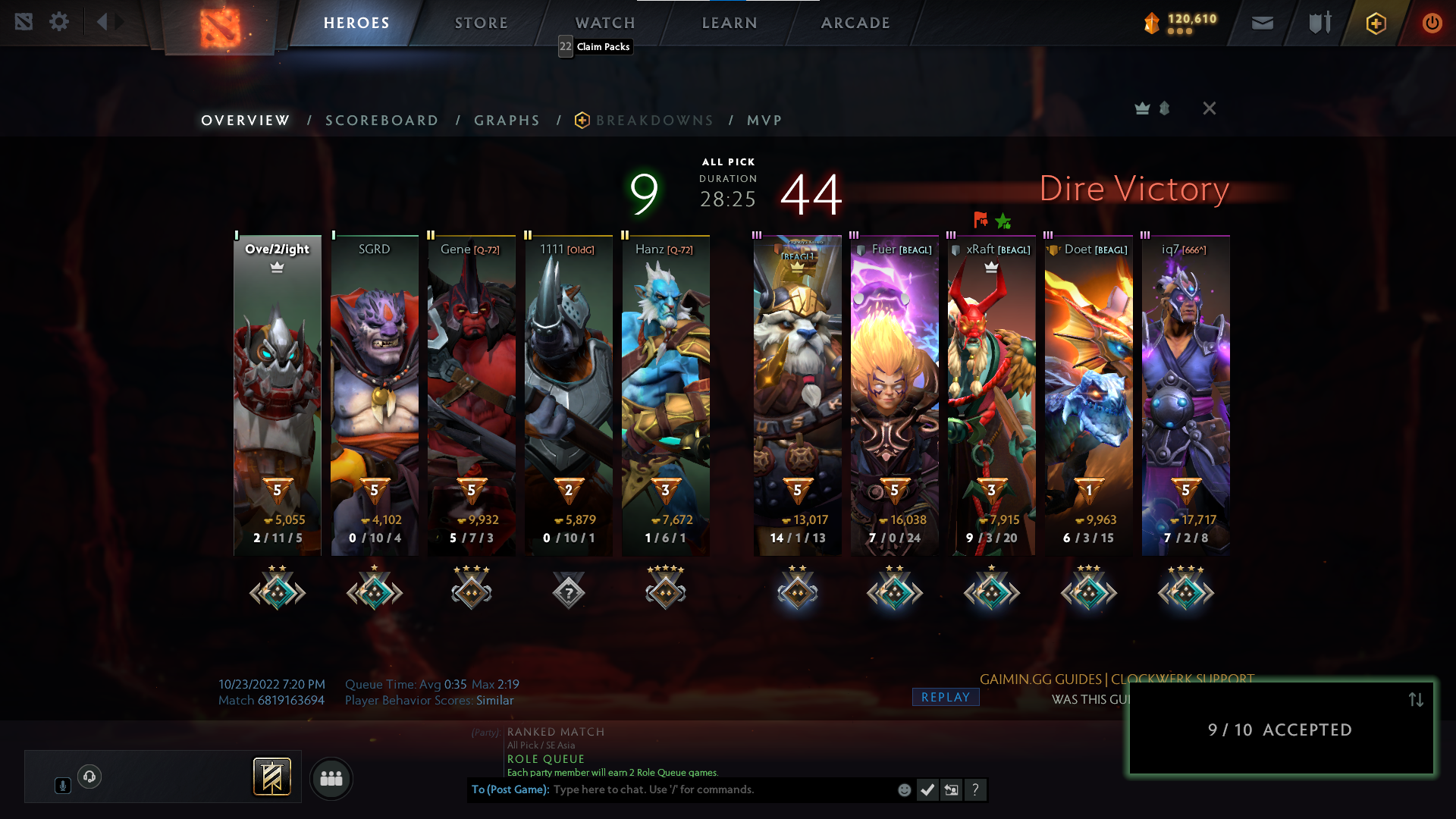Open the Armory shield-and-sword icon
Image resolution: width=1456 pixels, height=819 pixels.
1319,22
